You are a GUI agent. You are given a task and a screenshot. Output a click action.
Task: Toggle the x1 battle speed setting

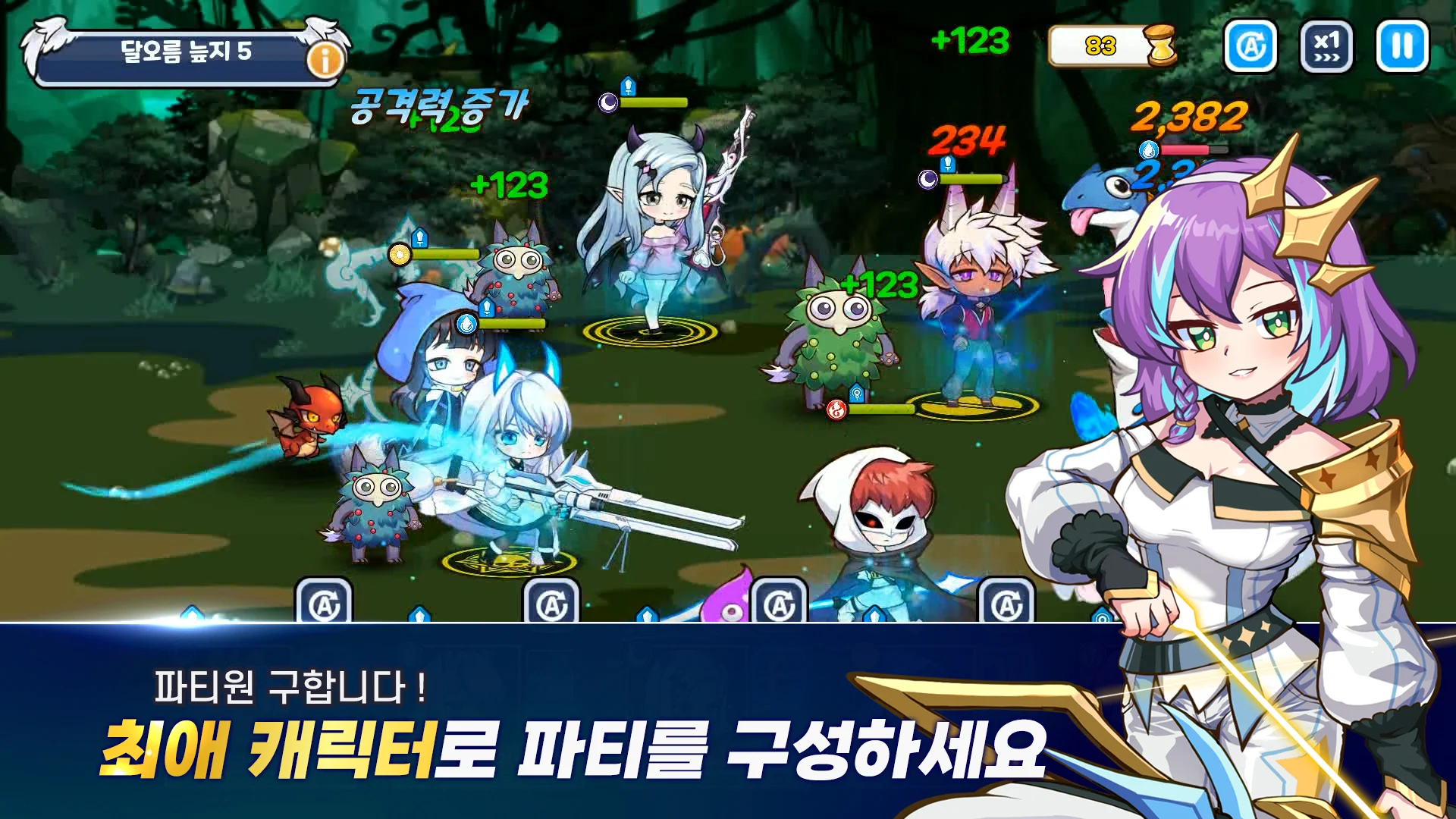[1326, 46]
